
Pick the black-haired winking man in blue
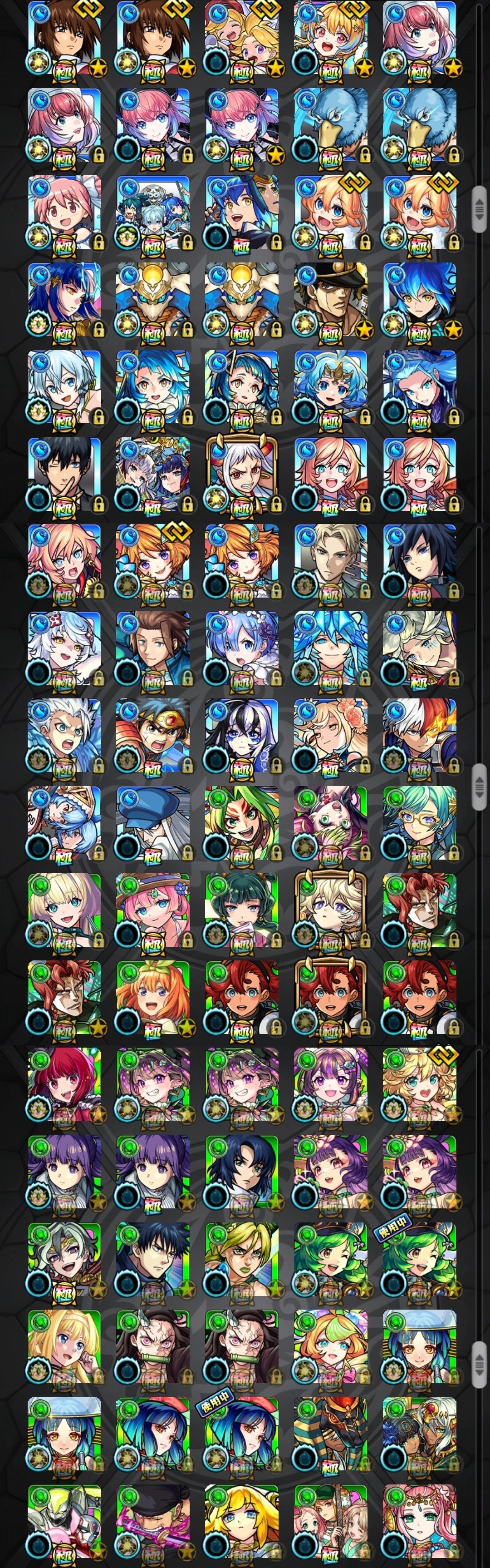(64, 474)
